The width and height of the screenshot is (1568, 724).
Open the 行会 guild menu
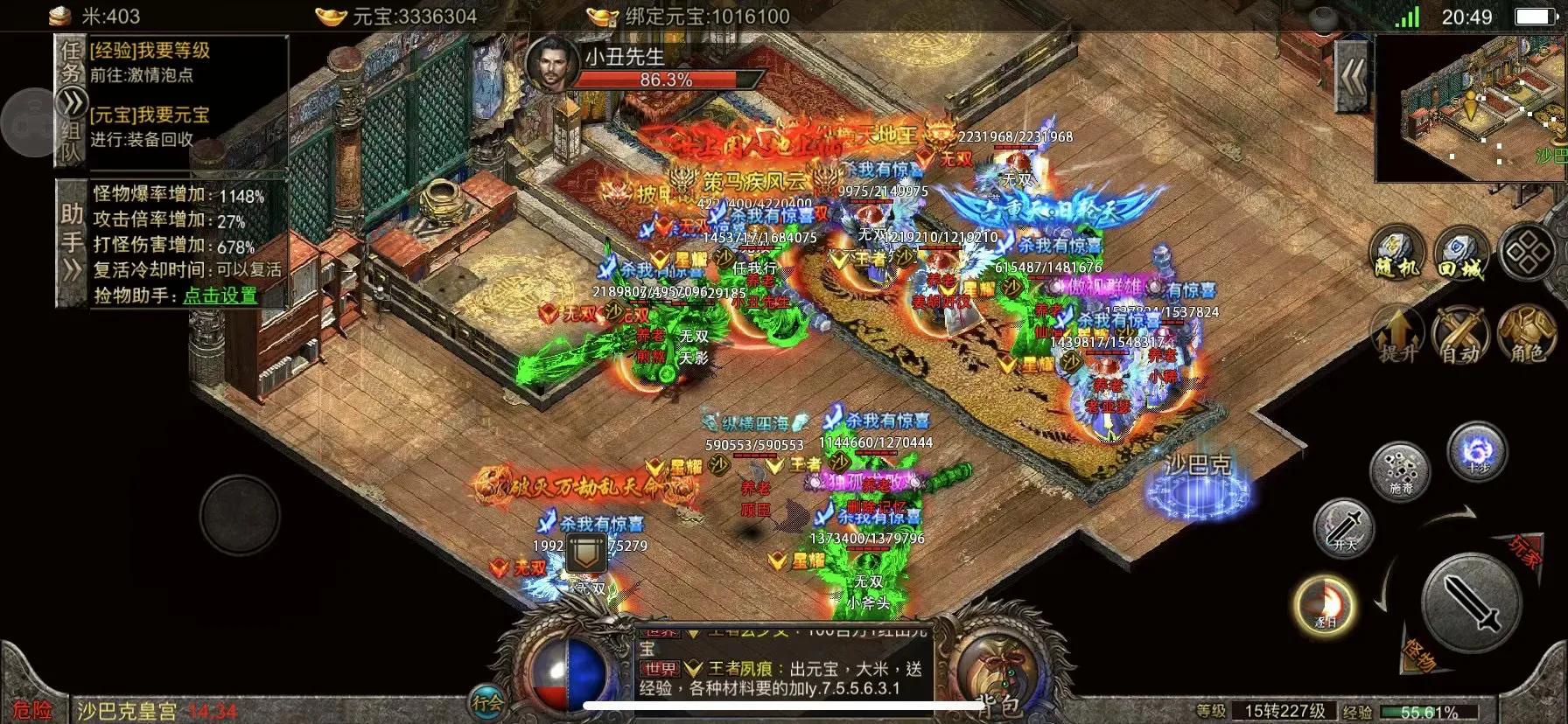[x=486, y=701]
